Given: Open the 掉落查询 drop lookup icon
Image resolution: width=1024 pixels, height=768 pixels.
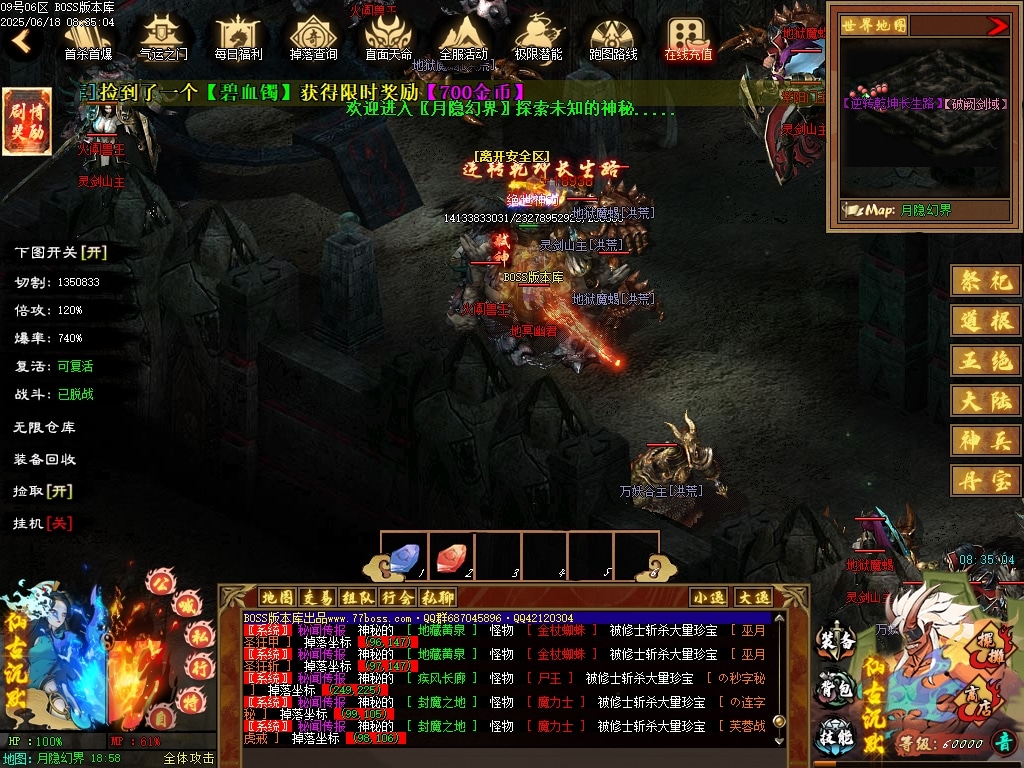Looking at the screenshot, I should click(313, 36).
